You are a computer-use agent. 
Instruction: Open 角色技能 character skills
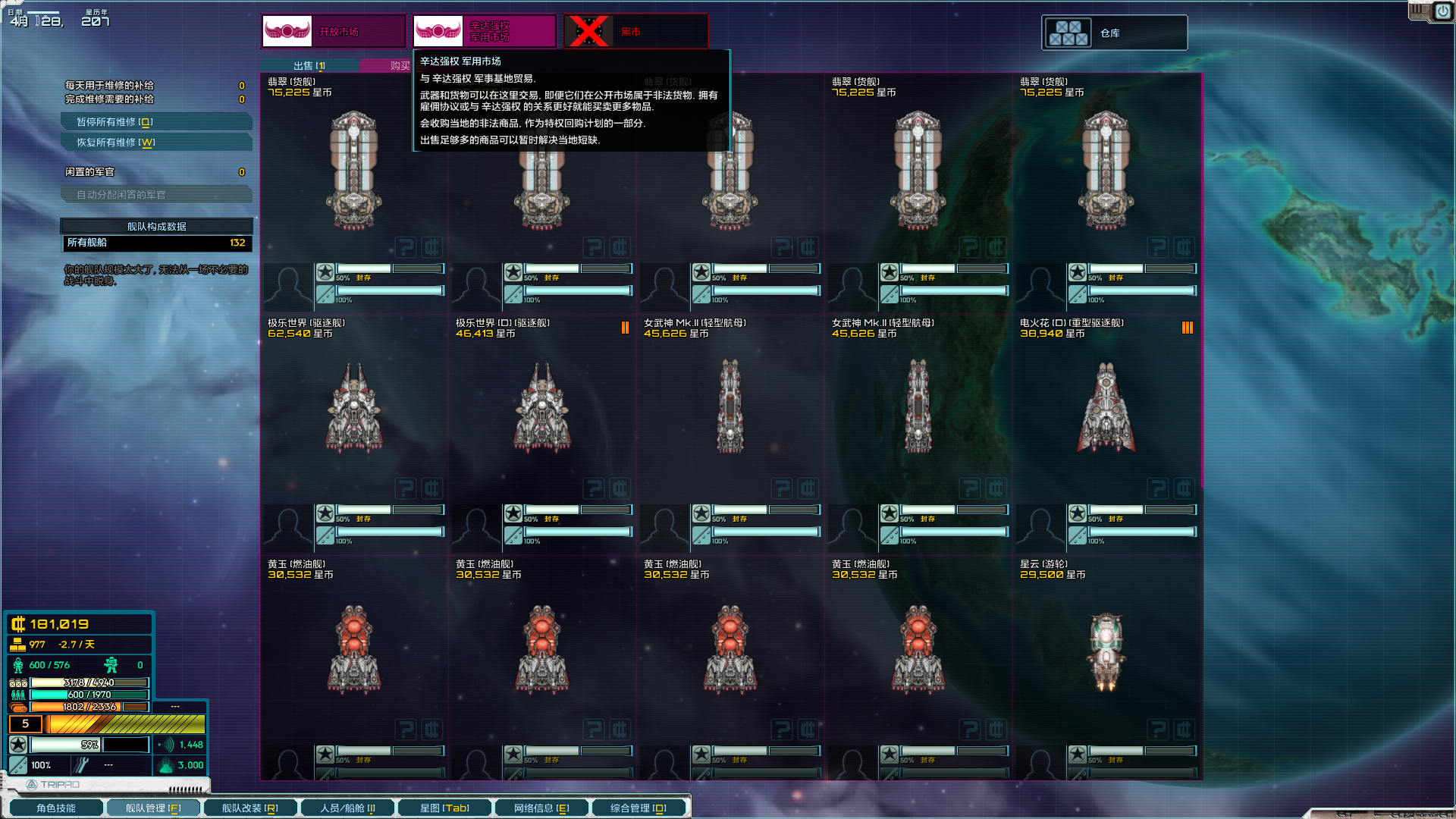[56, 808]
